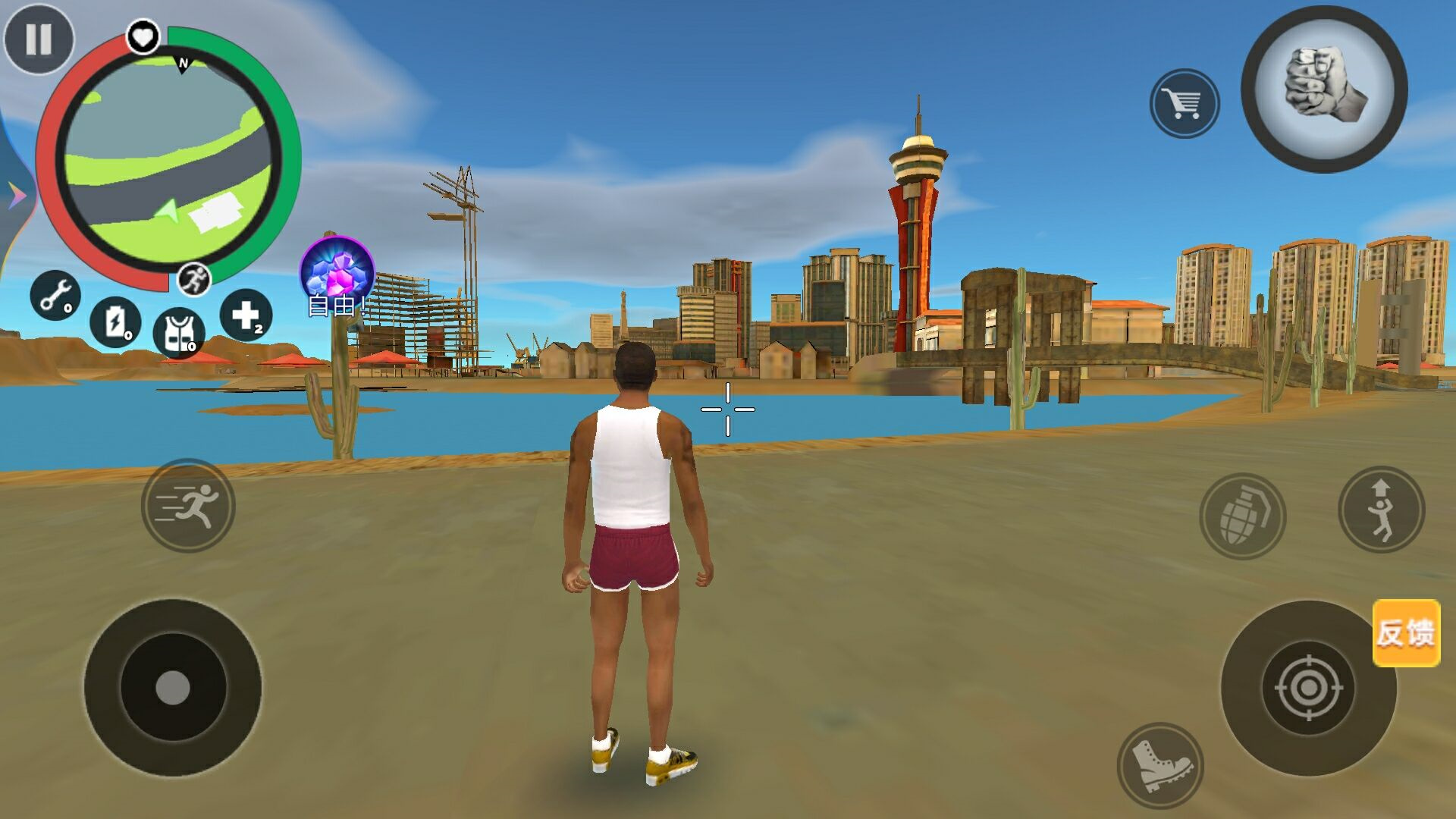The image size is (1456, 819).
Task: Open the shopping cart store
Action: coord(1185,104)
